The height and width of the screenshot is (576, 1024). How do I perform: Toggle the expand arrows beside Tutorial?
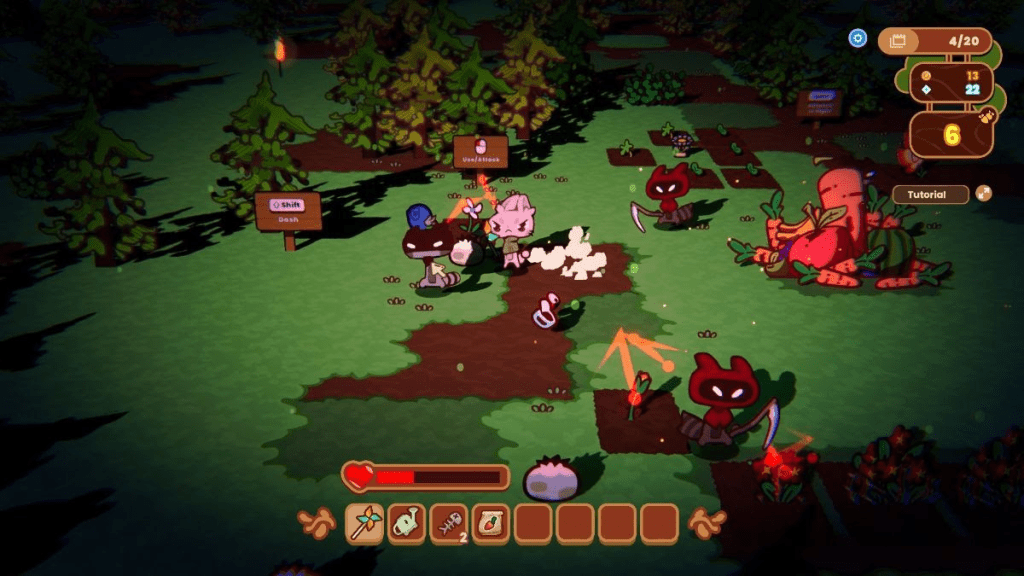coord(984,193)
